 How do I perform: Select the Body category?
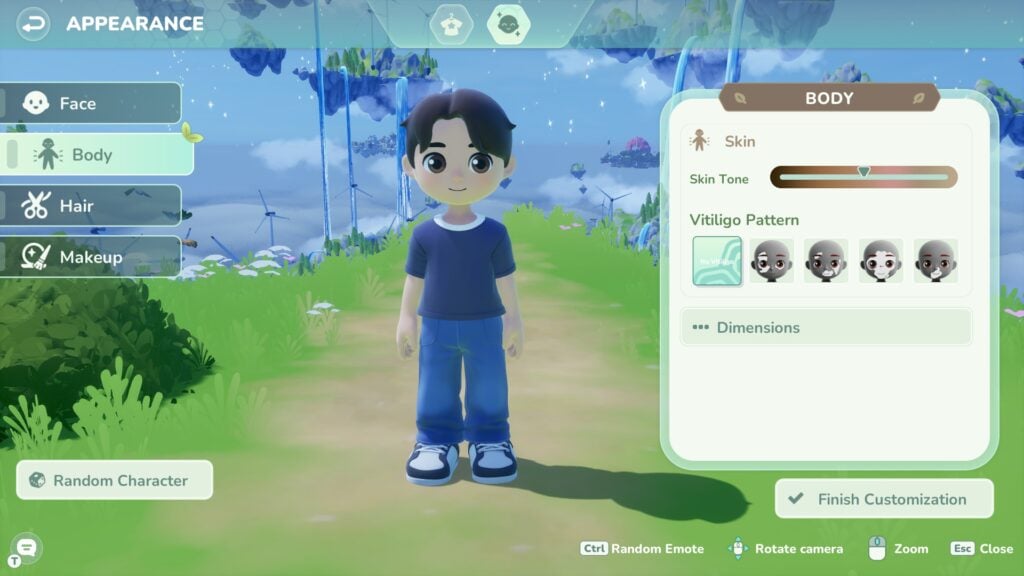(x=97, y=155)
